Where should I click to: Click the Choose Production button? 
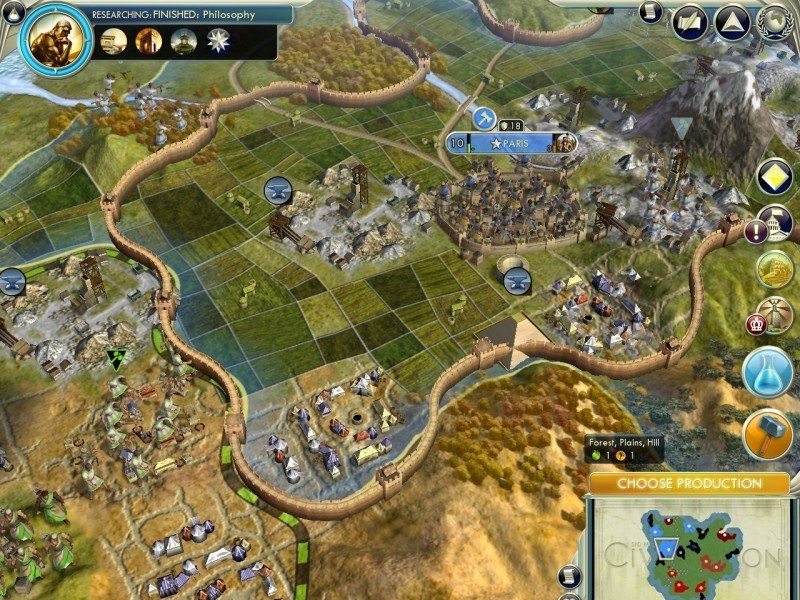point(688,484)
